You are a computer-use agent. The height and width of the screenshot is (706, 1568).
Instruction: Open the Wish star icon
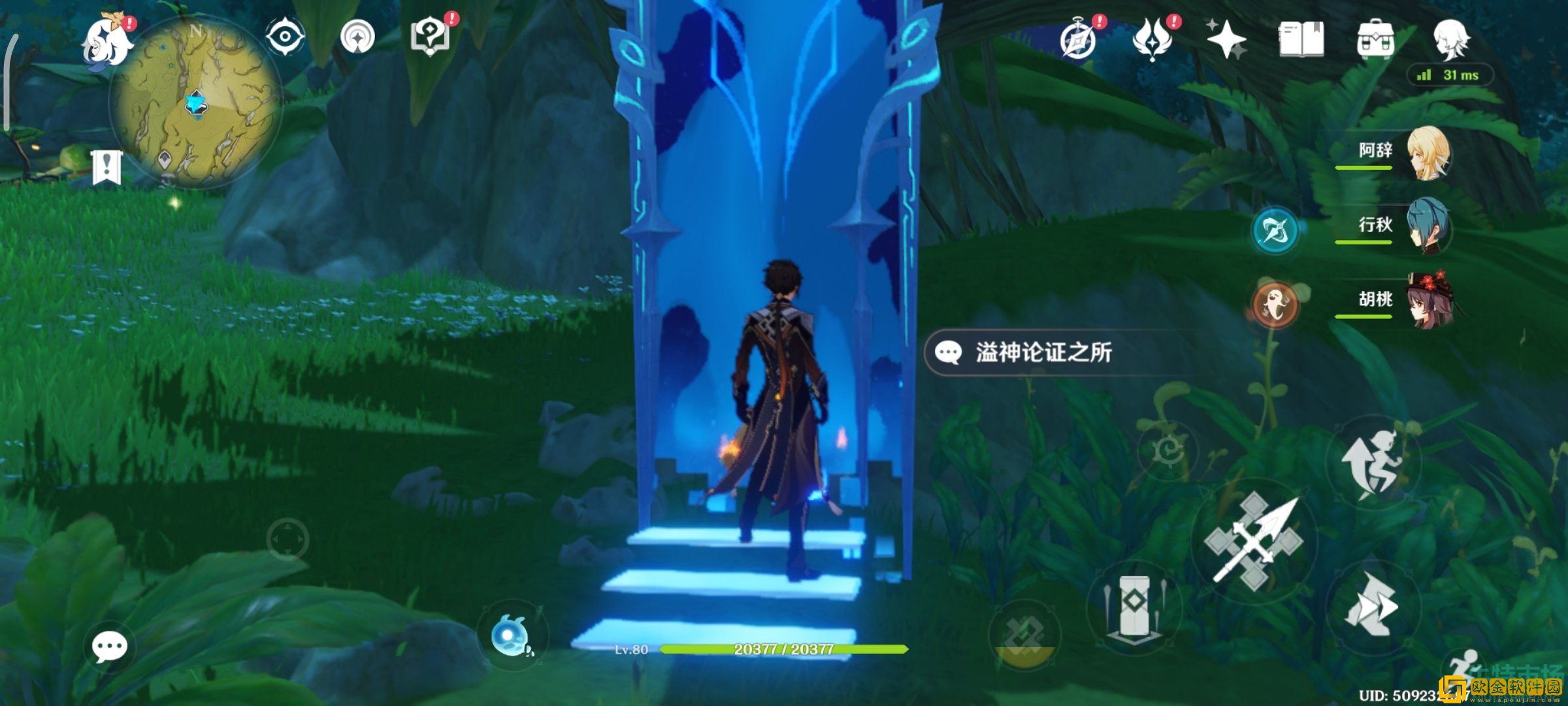(1227, 41)
